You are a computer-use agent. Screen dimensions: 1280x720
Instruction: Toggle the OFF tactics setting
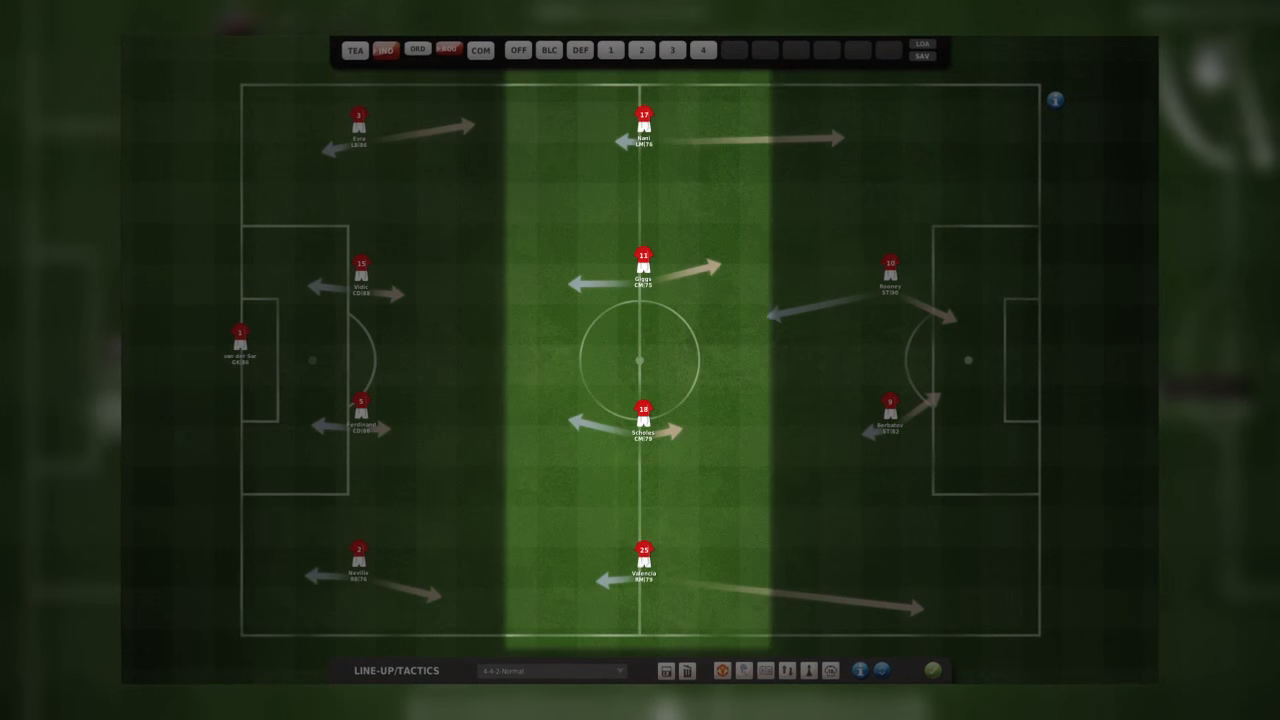pyautogui.click(x=518, y=50)
